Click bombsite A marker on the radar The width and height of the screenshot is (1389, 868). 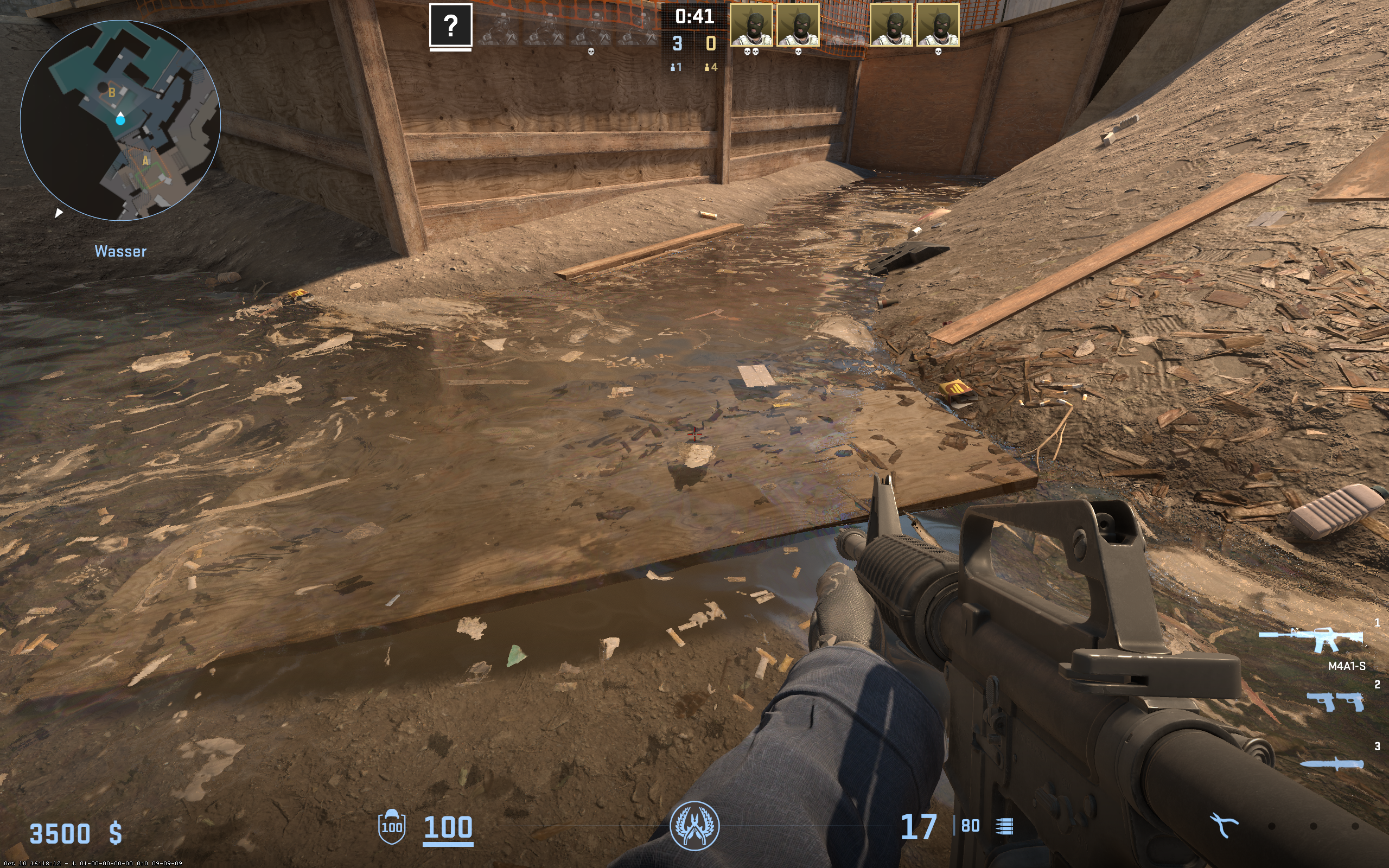tap(146, 161)
